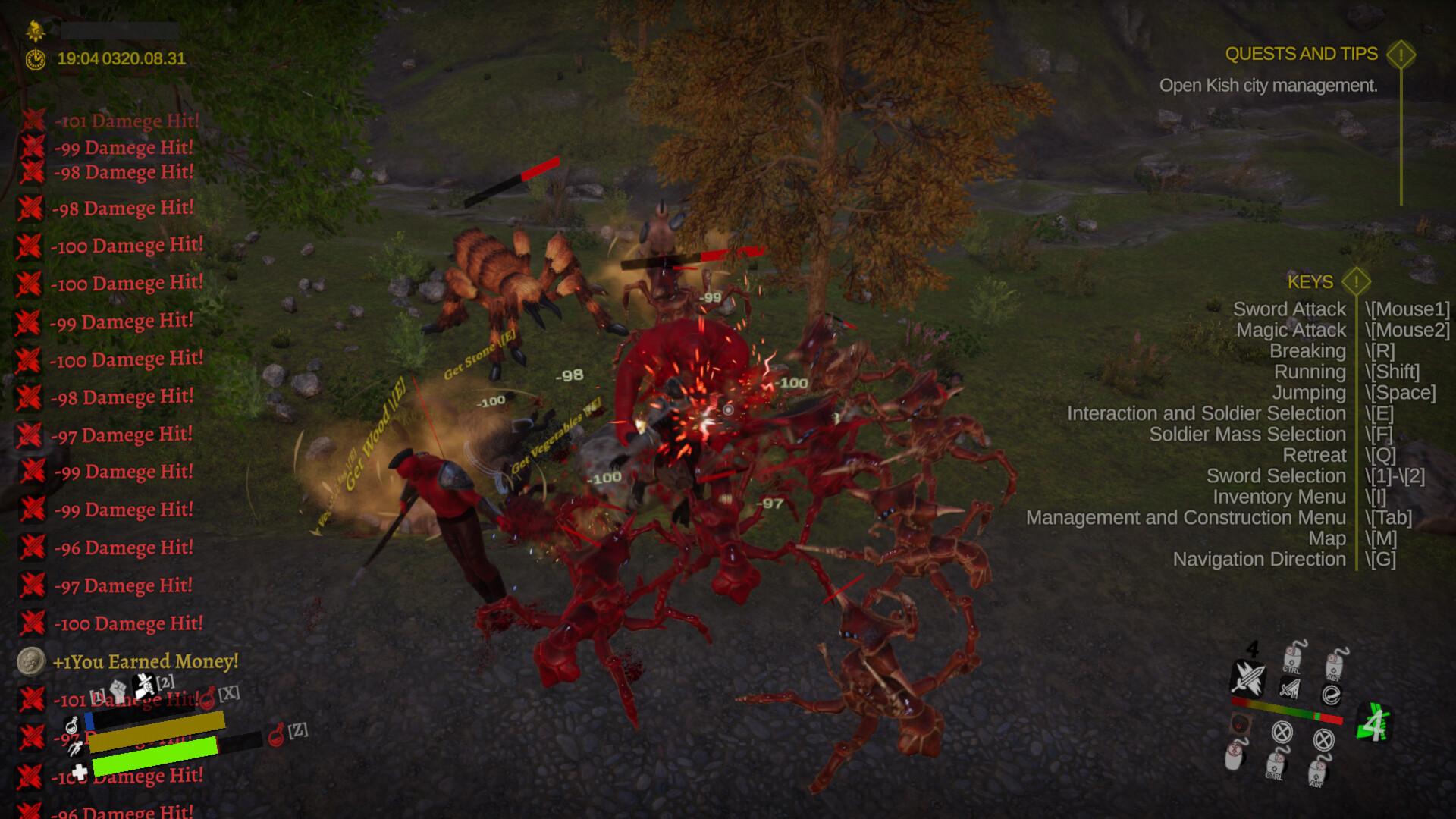The height and width of the screenshot is (819, 1456).
Task: Click the health cross icon near the bars
Action: pos(80,773)
